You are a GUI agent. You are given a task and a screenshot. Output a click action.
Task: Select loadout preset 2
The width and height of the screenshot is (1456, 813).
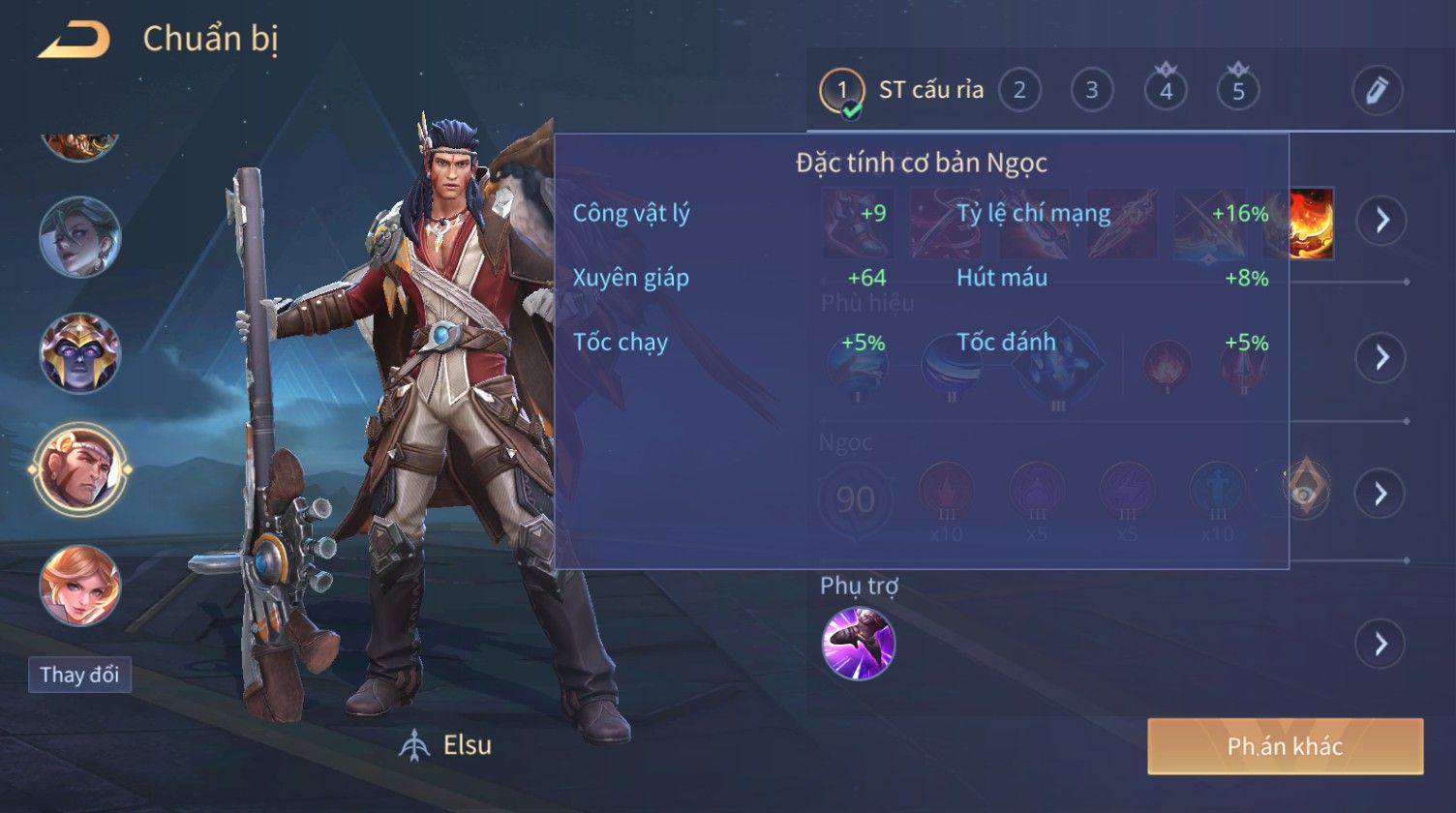[1018, 91]
